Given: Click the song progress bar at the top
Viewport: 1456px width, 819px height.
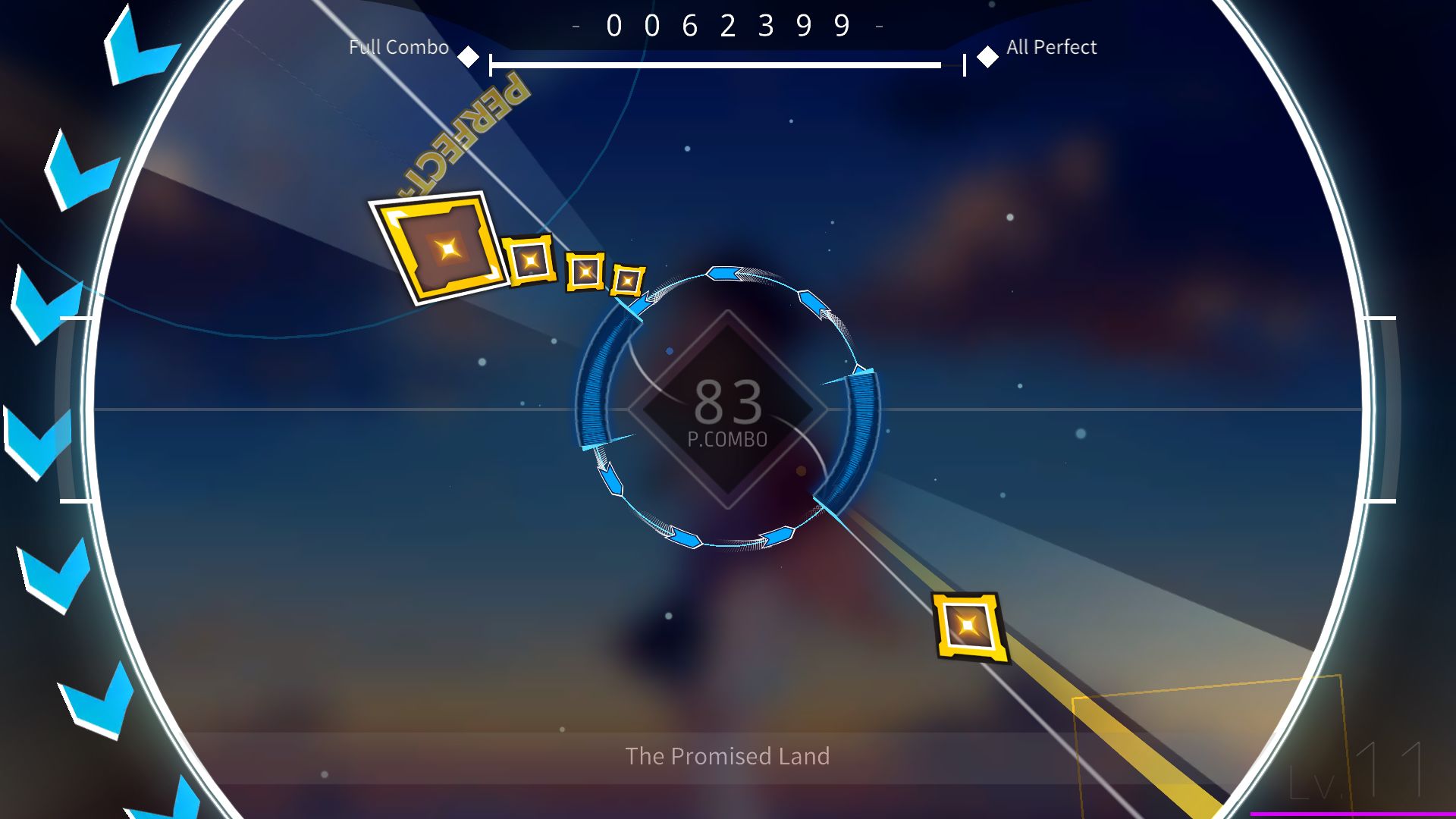Looking at the screenshot, I should [720, 64].
